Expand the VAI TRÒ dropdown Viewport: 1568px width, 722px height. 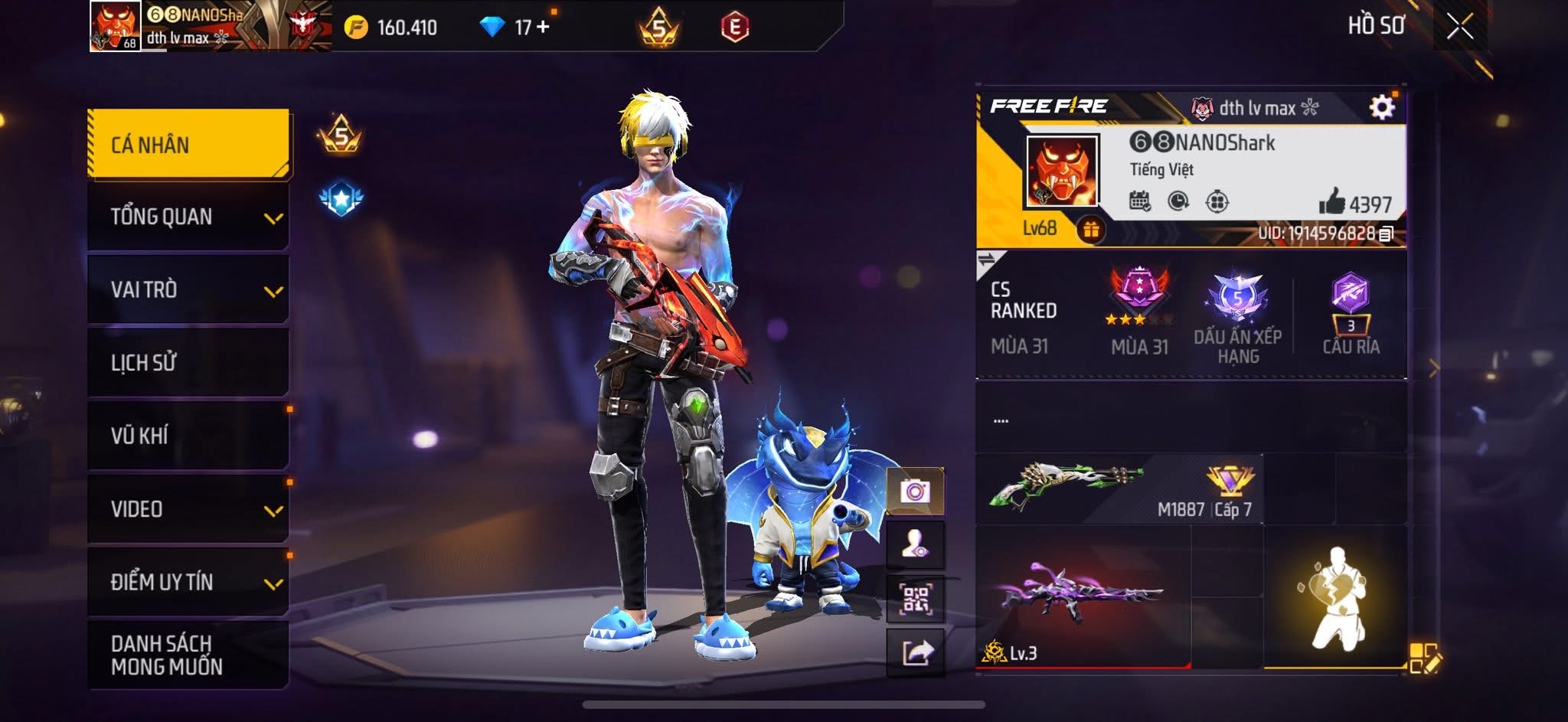[x=186, y=290]
